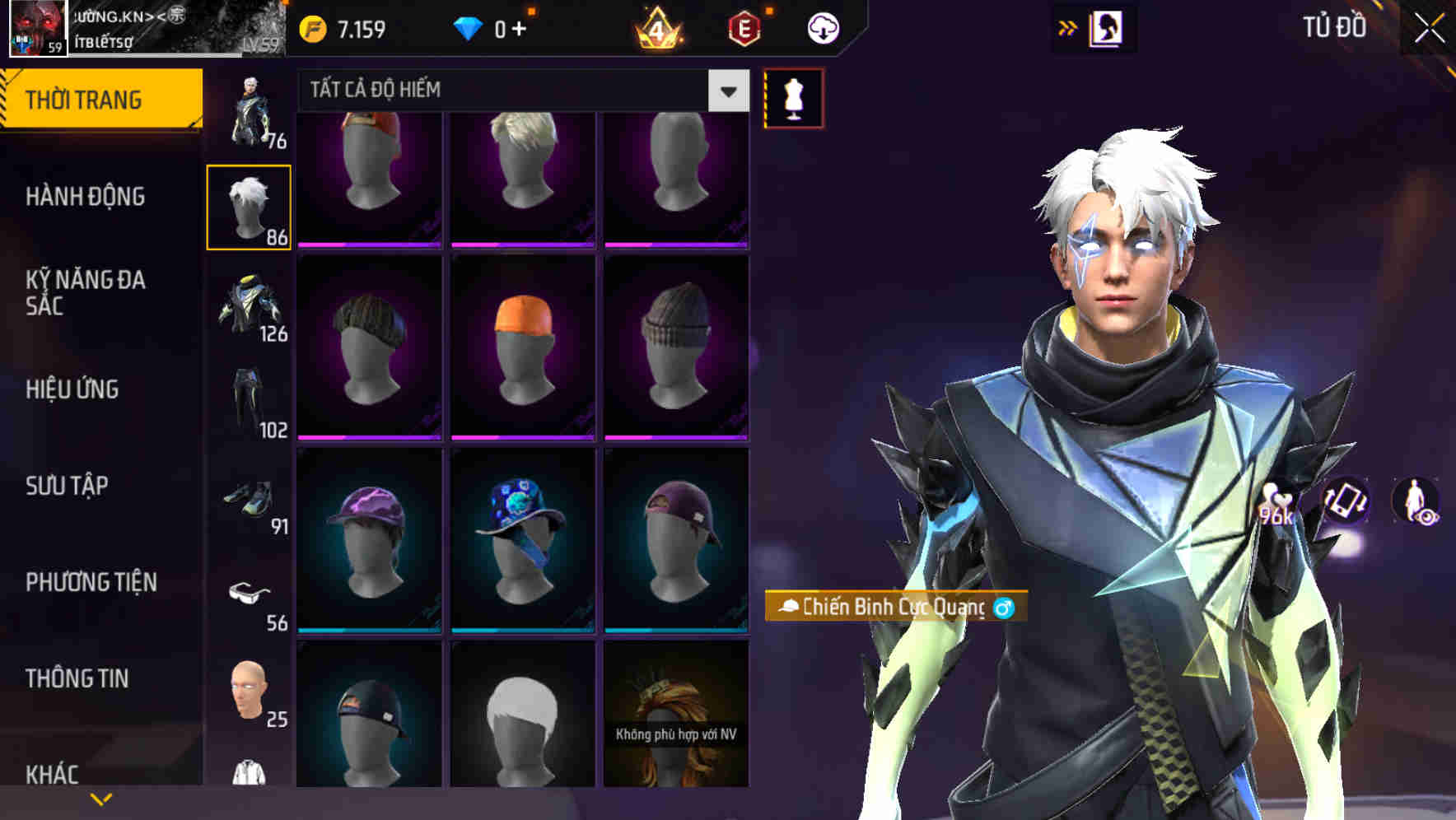
Task: Open the mannequin try-on preview icon
Action: point(792,96)
